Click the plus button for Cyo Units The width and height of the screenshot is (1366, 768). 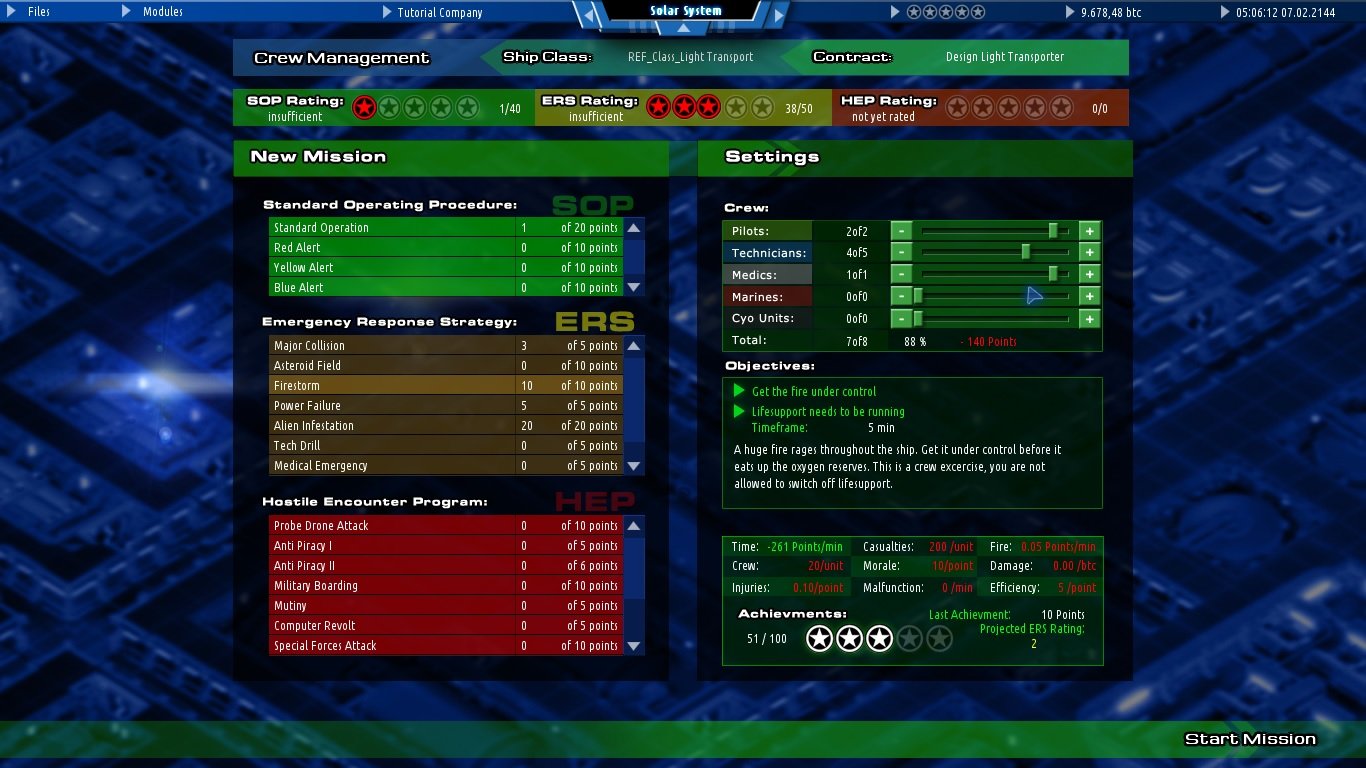pyautogui.click(x=1089, y=318)
